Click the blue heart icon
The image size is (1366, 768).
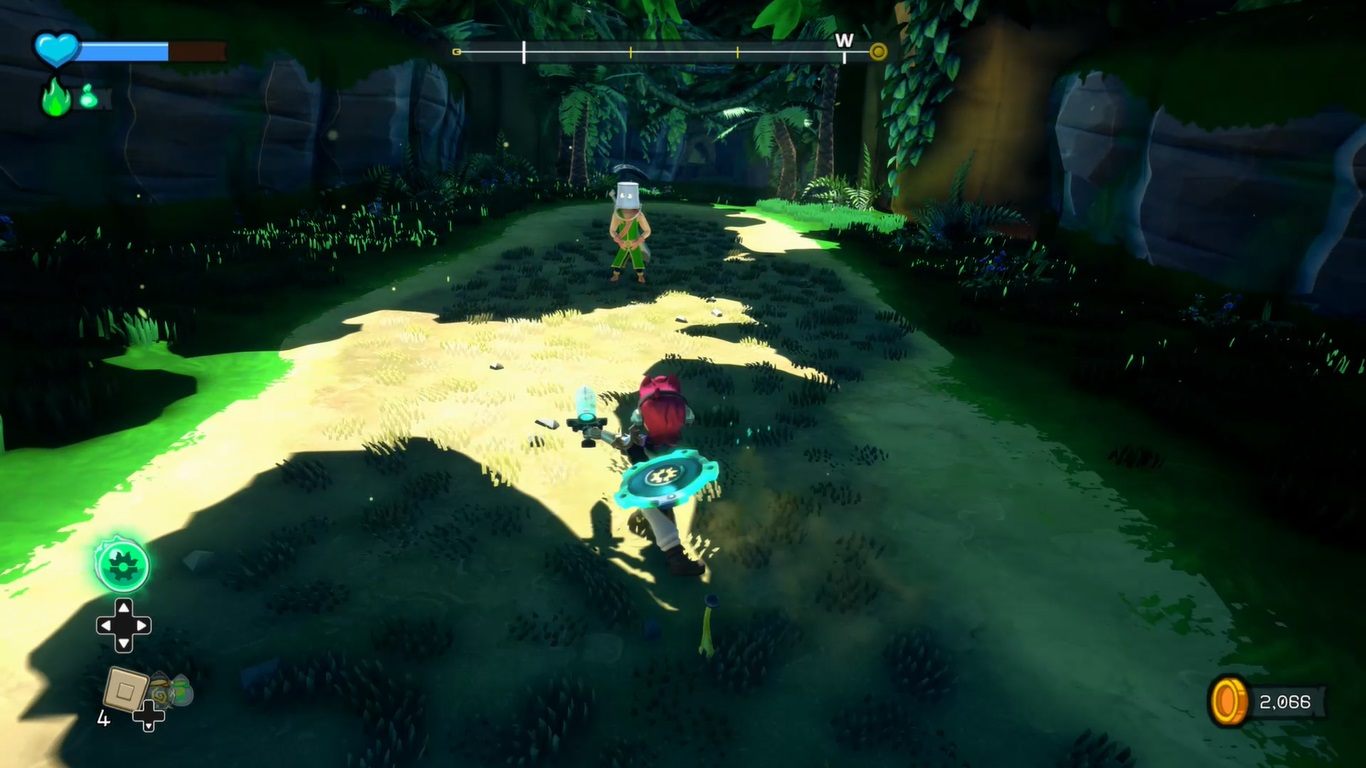[x=56, y=49]
